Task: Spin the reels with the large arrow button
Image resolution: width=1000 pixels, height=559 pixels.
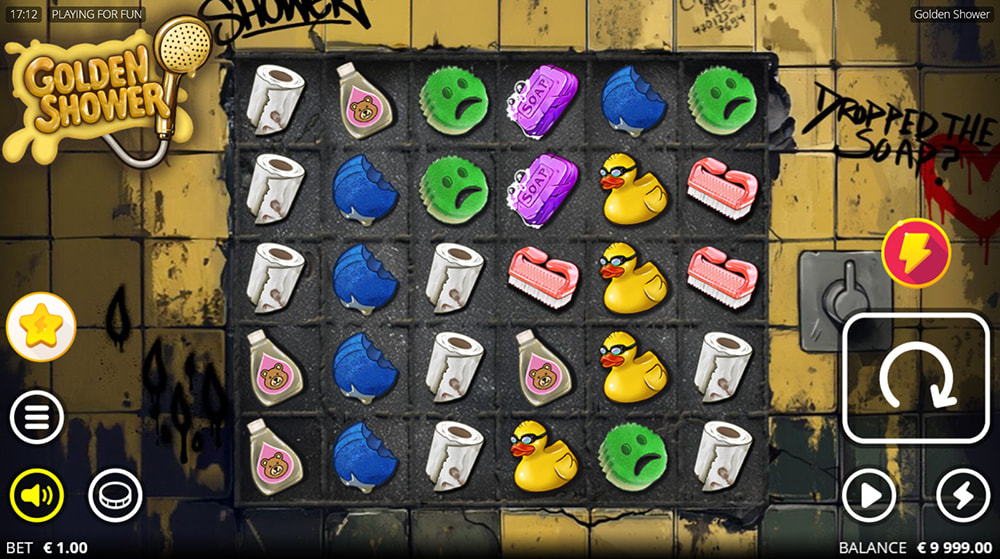Action: click(915, 378)
